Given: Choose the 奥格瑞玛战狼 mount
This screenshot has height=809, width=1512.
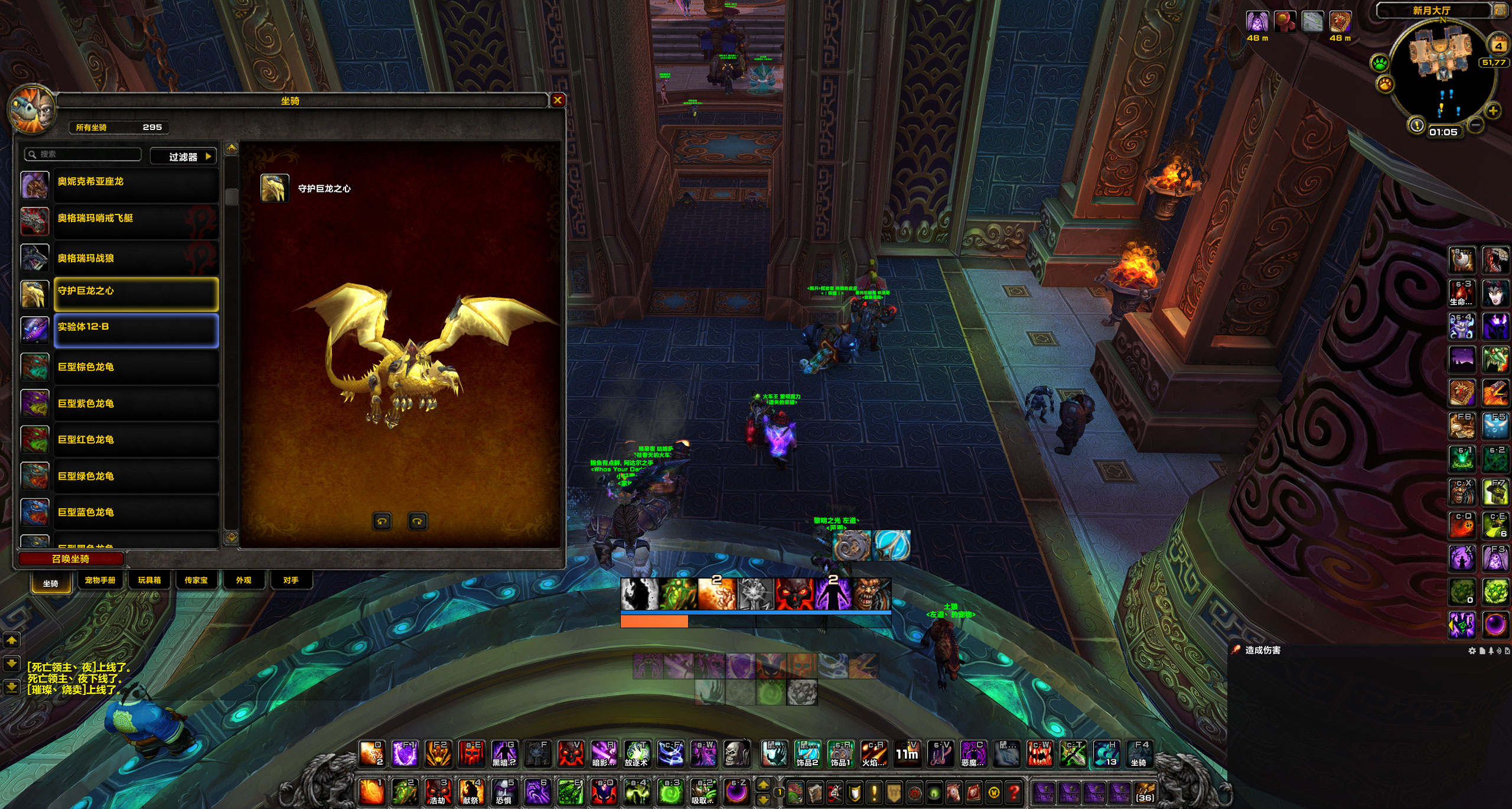Looking at the screenshot, I should [136, 258].
